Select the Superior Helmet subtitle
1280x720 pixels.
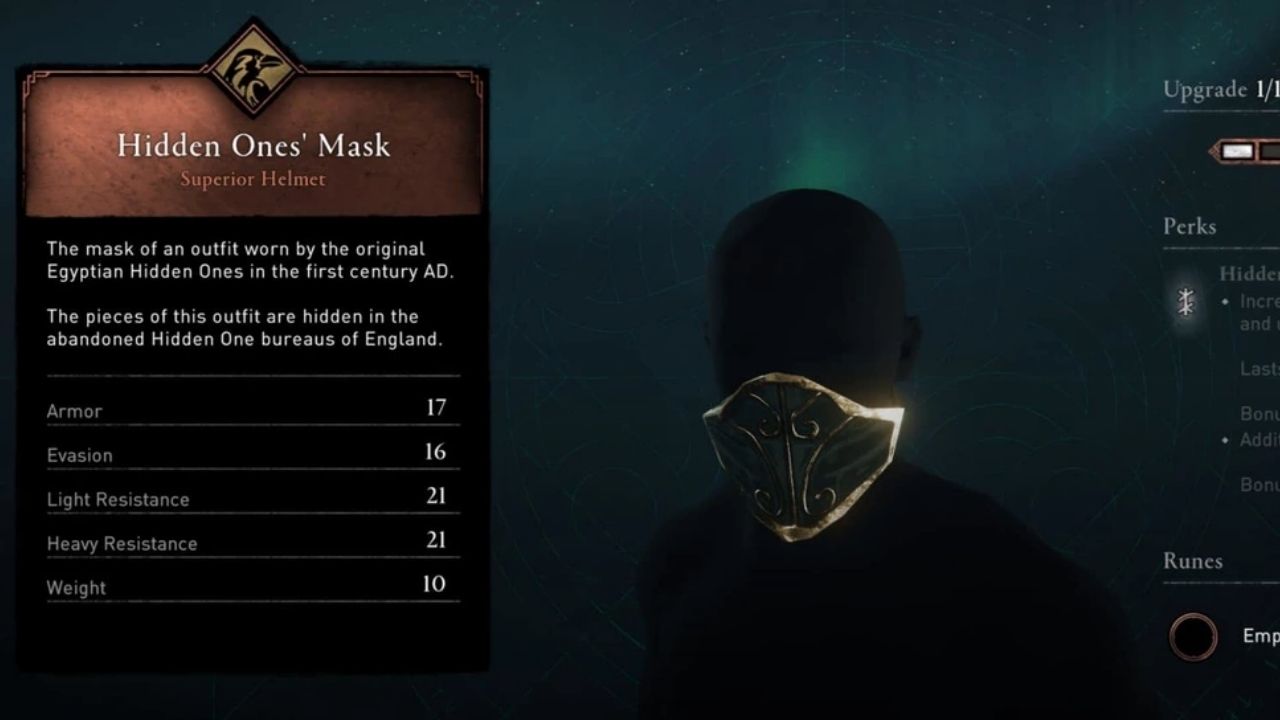point(252,180)
